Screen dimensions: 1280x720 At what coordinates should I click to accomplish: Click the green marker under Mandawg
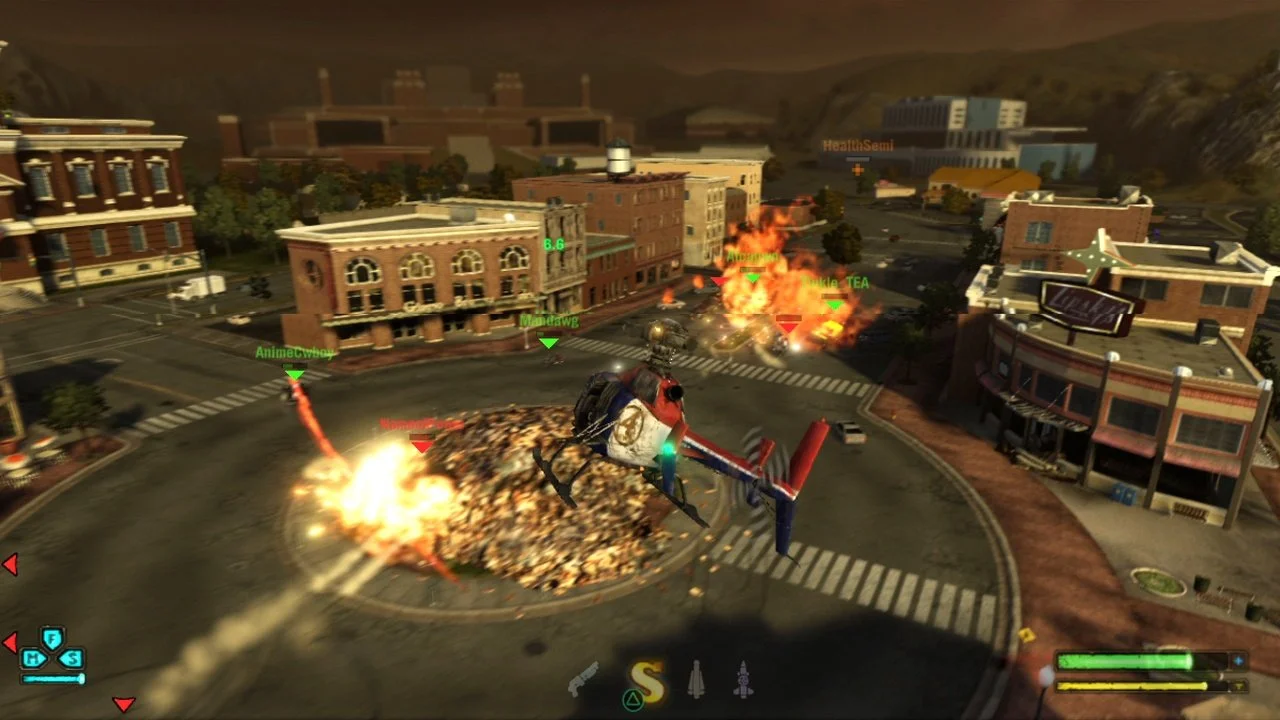547,343
